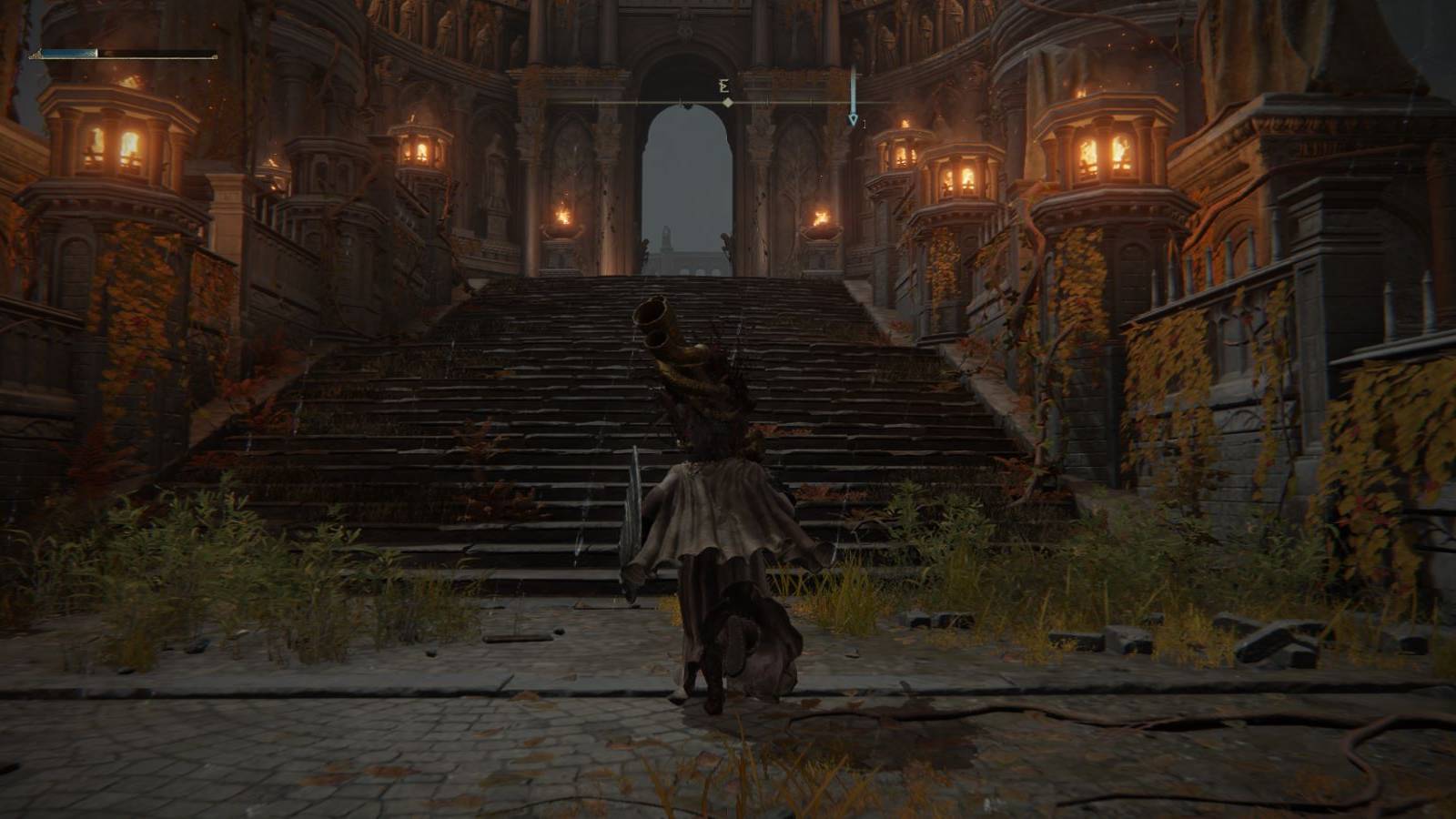Click the diamond waypoint marker on the compass

pyautogui.click(x=726, y=103)
